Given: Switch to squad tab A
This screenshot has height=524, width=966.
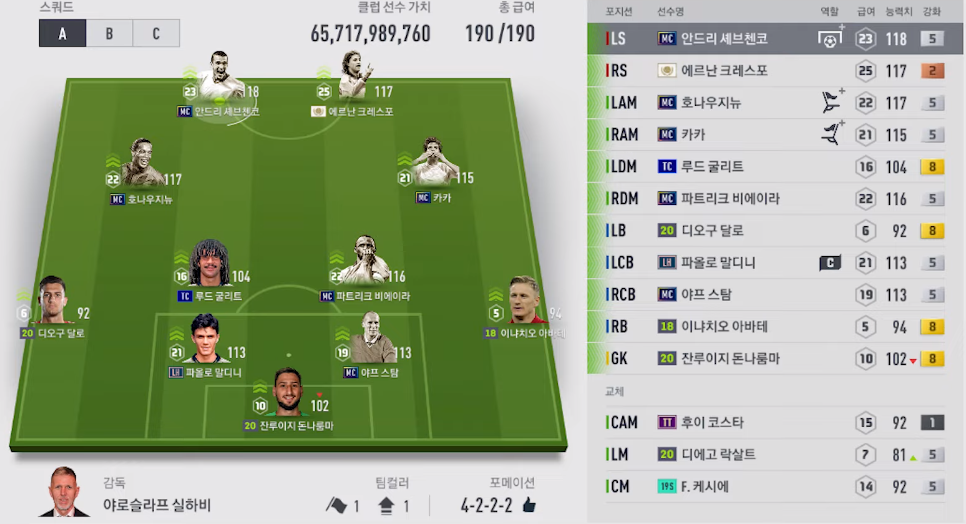Looking at the screenshot, I should coord(62,33).
